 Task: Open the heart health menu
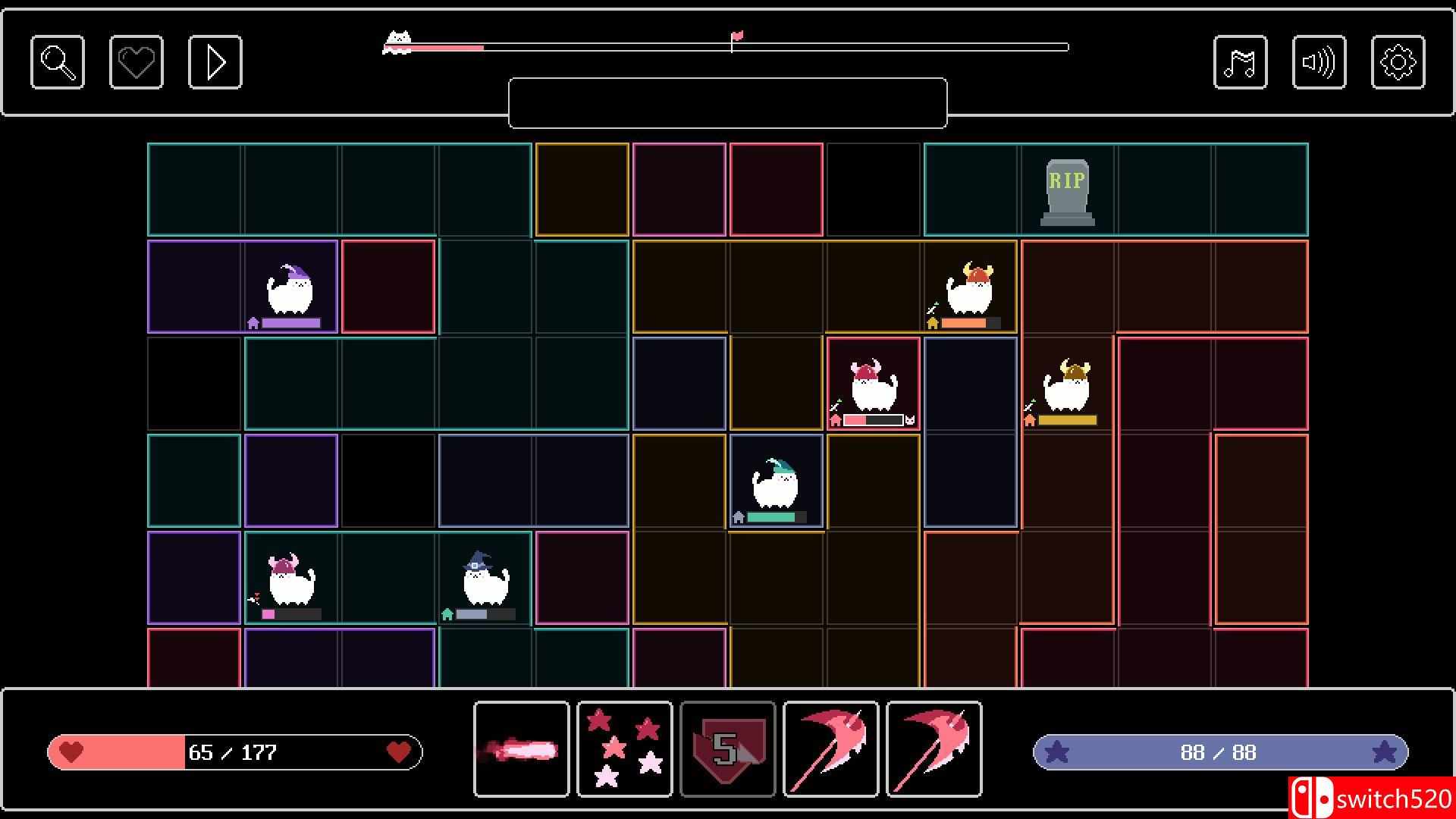click(x=136, y=61)
